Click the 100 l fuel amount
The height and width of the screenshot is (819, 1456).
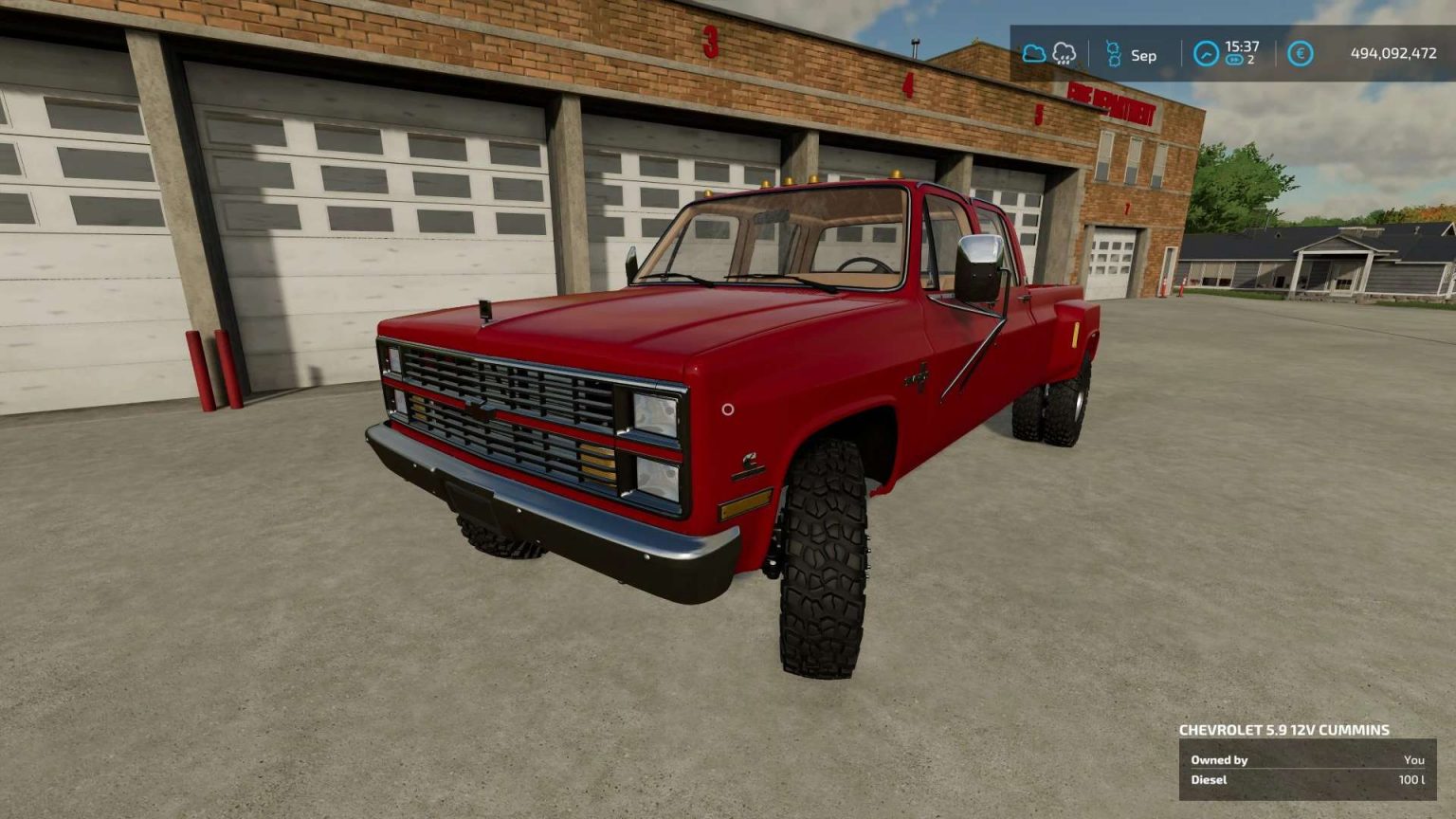(1412, 779)
